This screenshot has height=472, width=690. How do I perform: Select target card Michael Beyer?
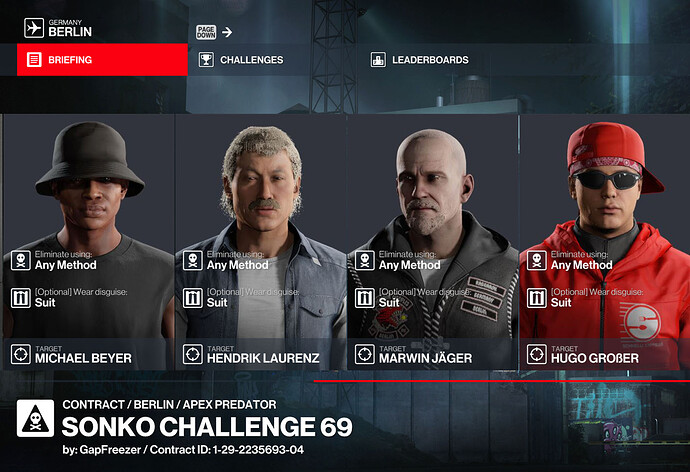(x=88, y=240)
